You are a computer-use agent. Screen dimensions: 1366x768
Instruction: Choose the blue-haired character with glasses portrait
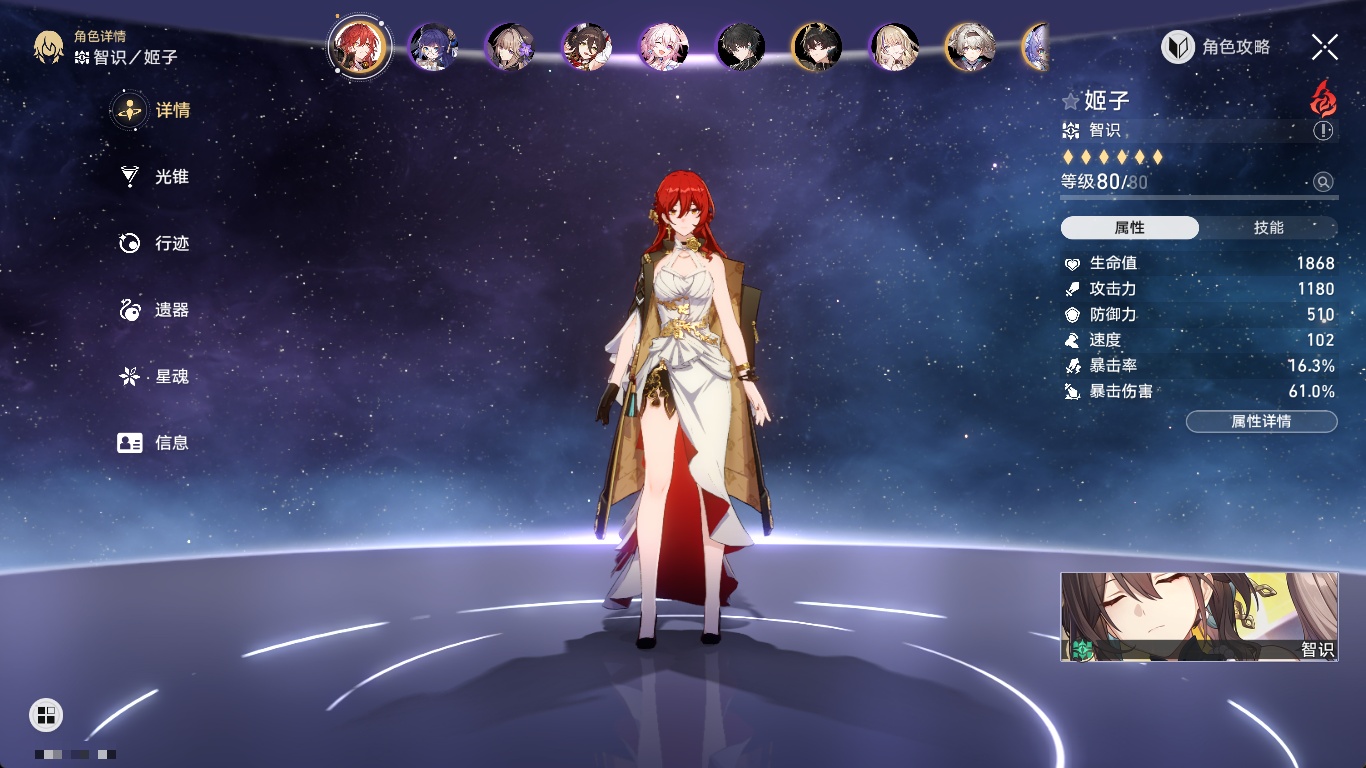click(435, 47)
